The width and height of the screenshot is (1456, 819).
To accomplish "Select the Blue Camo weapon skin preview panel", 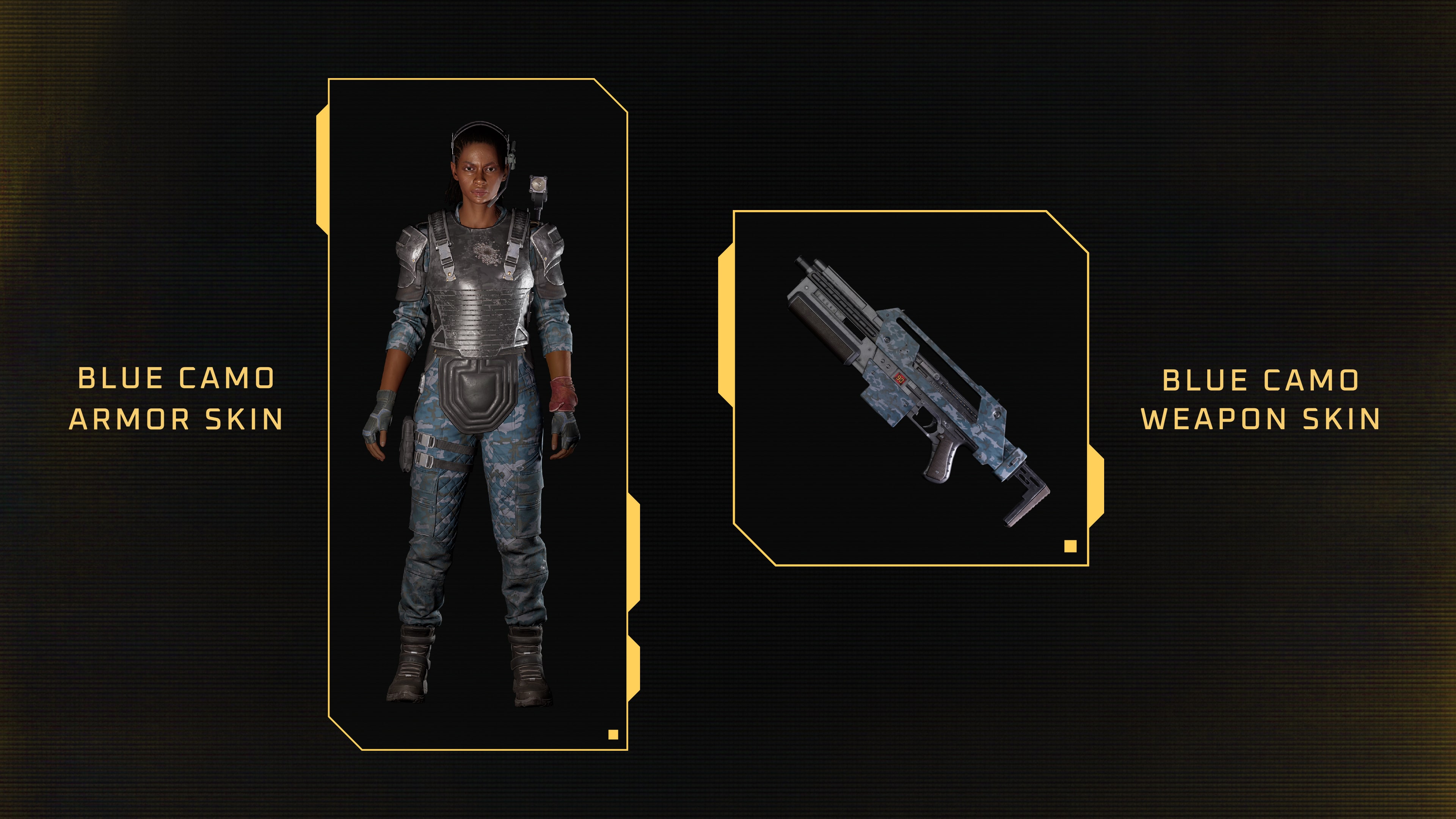I will coord(910,388).
